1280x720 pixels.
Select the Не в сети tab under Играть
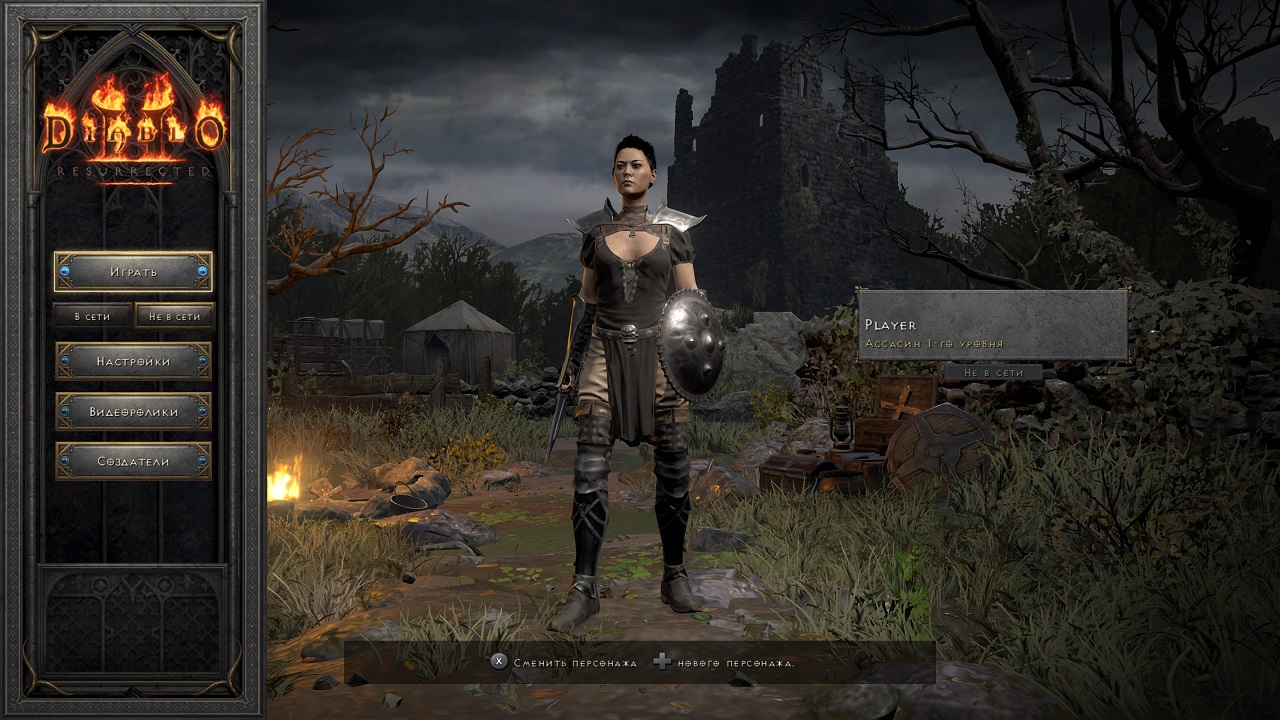click(174, 316)
